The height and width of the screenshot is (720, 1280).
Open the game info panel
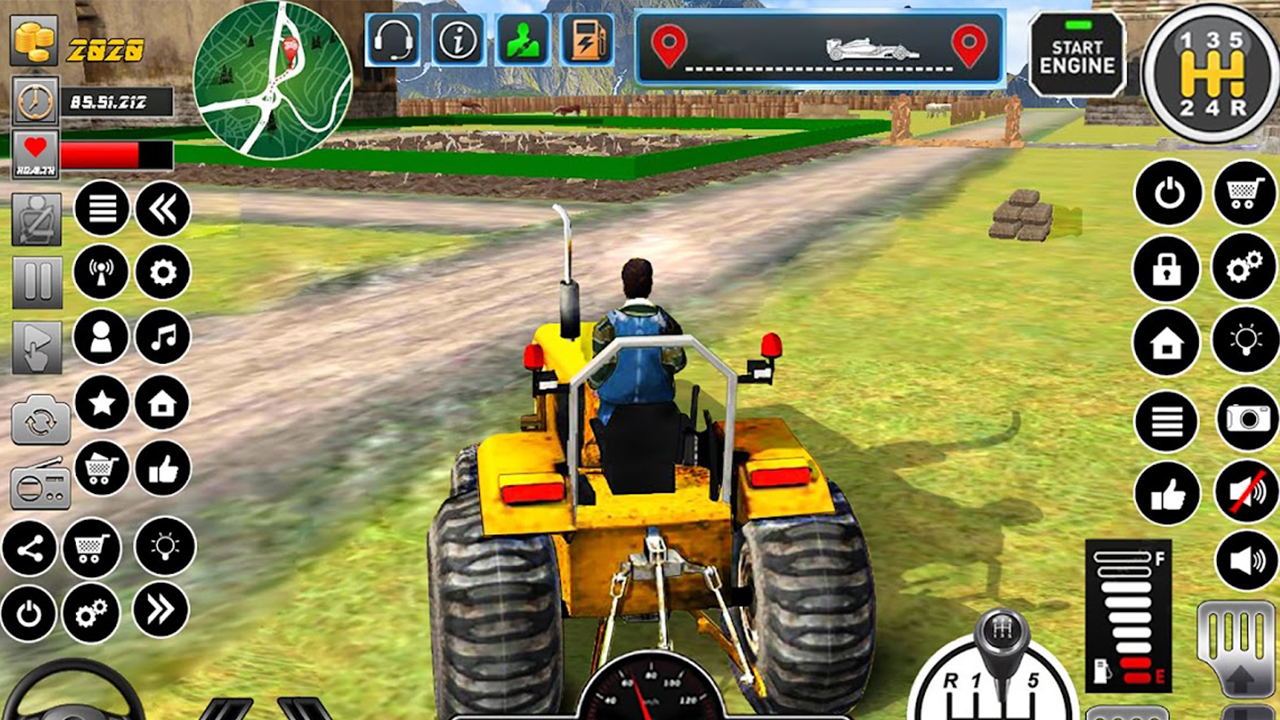click(458, 42)
